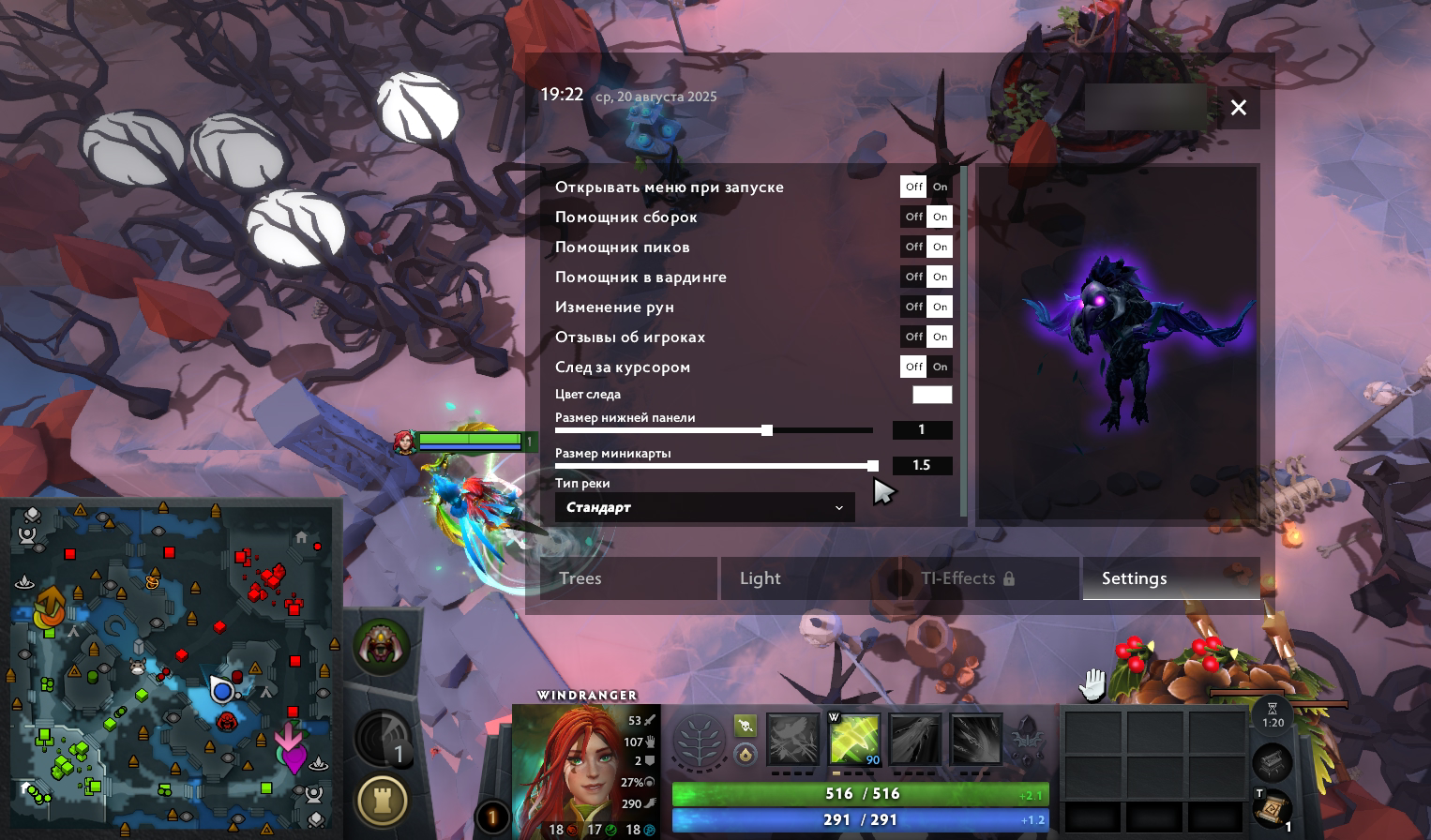Click the courier icon above Scan
This screenshot has height=840, width=1431.
tap(380, 645)
